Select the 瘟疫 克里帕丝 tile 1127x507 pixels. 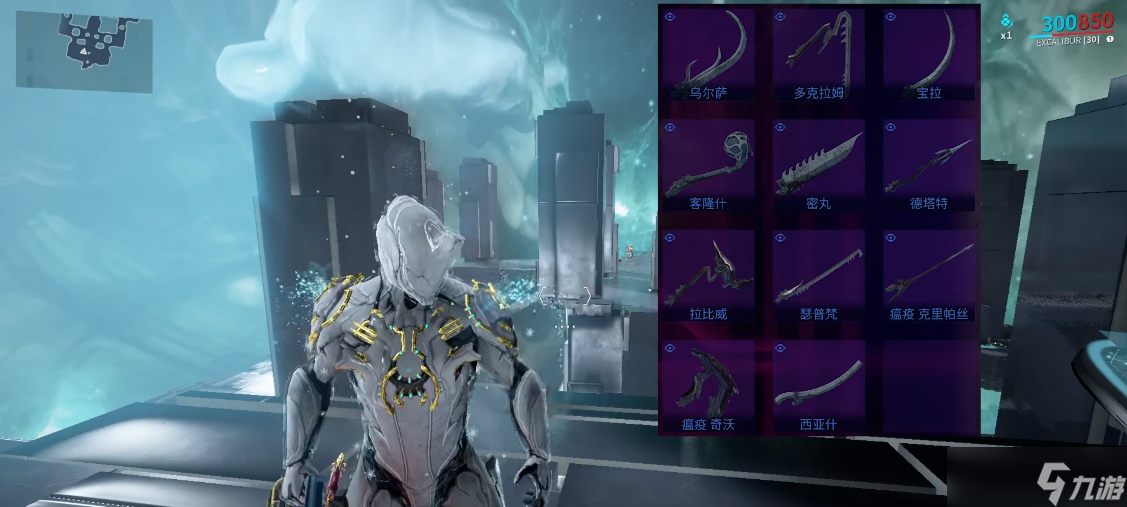(929, 277)
